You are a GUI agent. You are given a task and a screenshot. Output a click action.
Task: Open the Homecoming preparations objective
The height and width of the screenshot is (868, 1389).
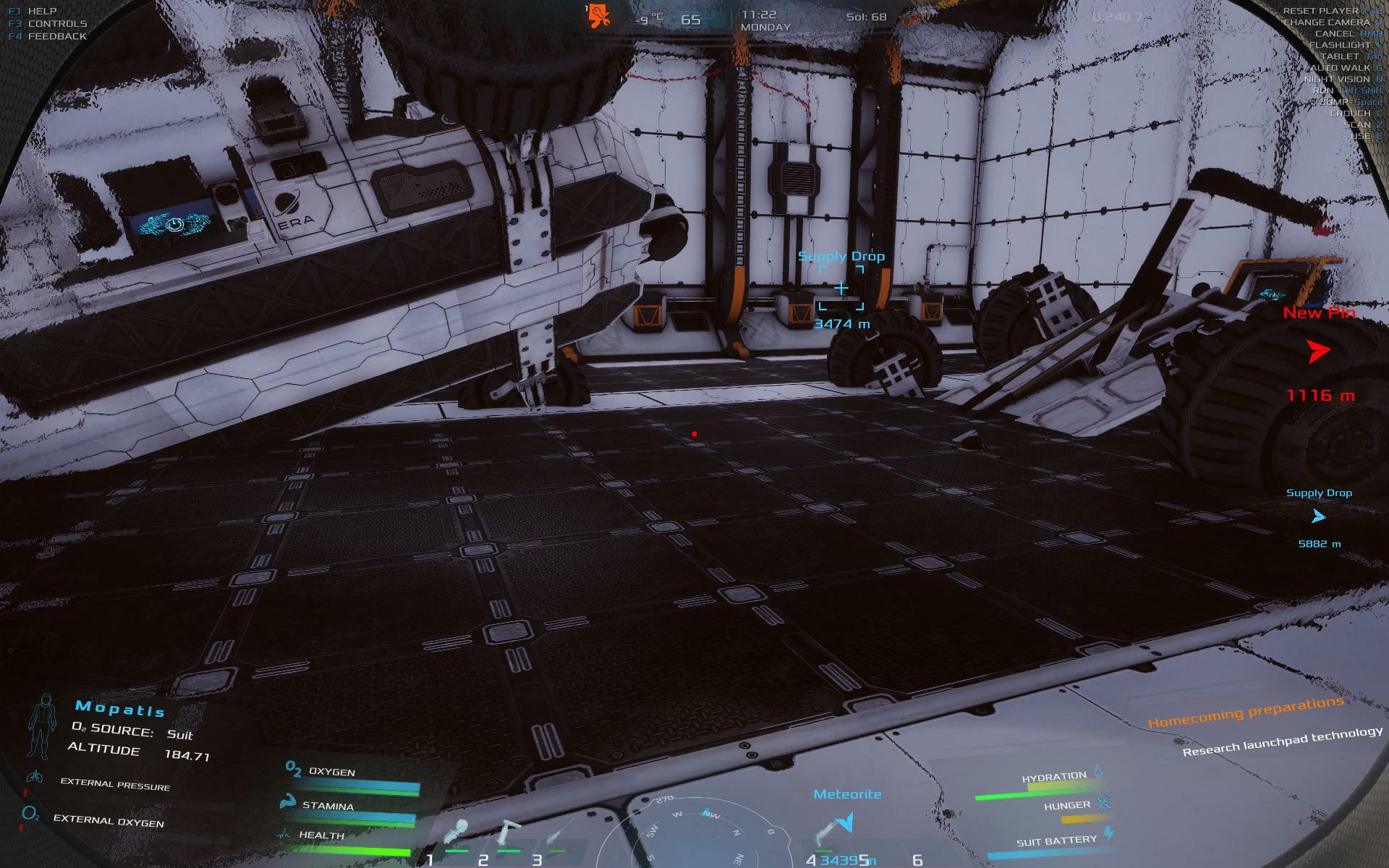coord(1246,712)
